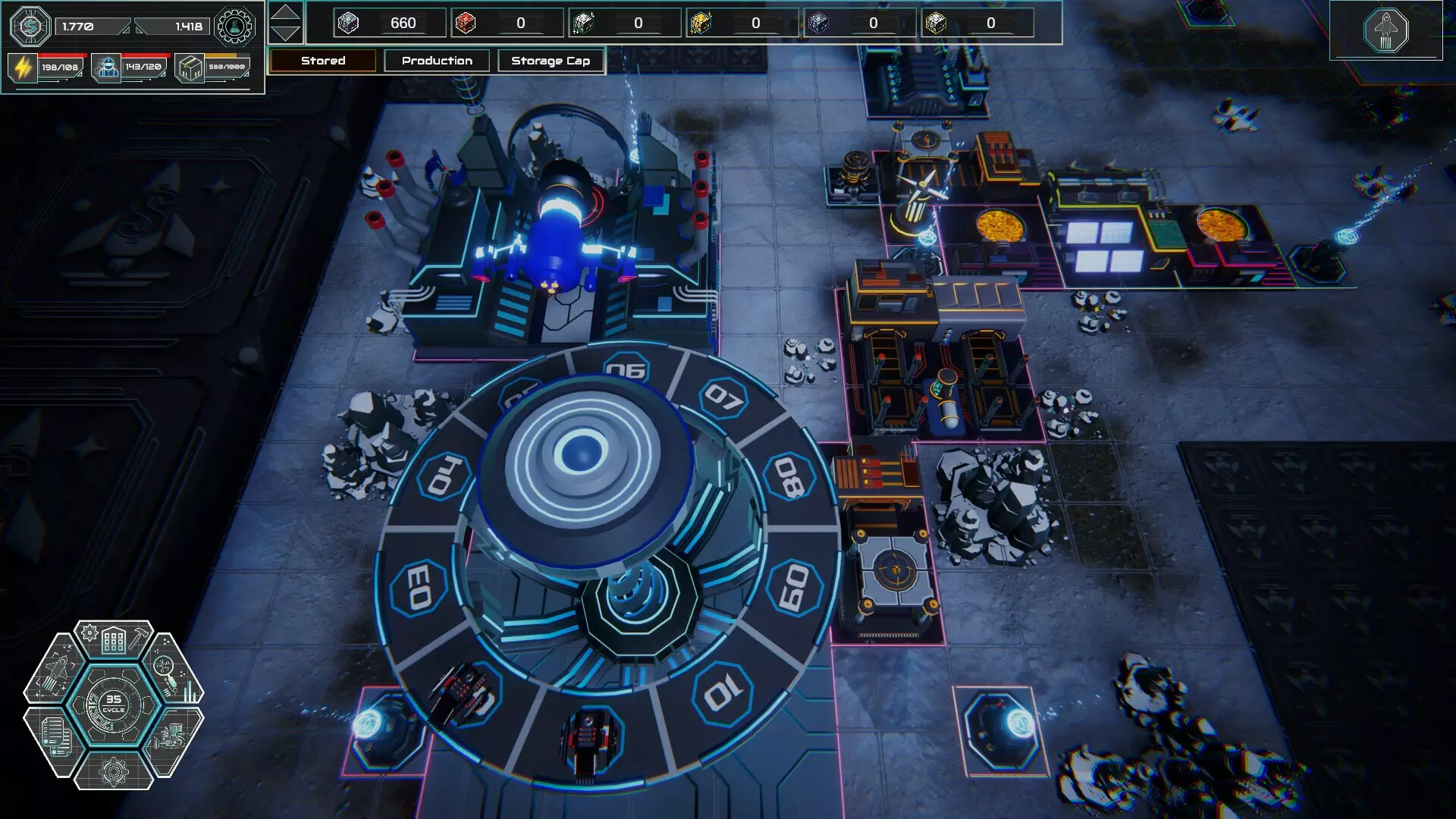The height and width of the screenshot is (819, 1456).
Task: Select the worker population icon
Action: [x=107, y=67]
